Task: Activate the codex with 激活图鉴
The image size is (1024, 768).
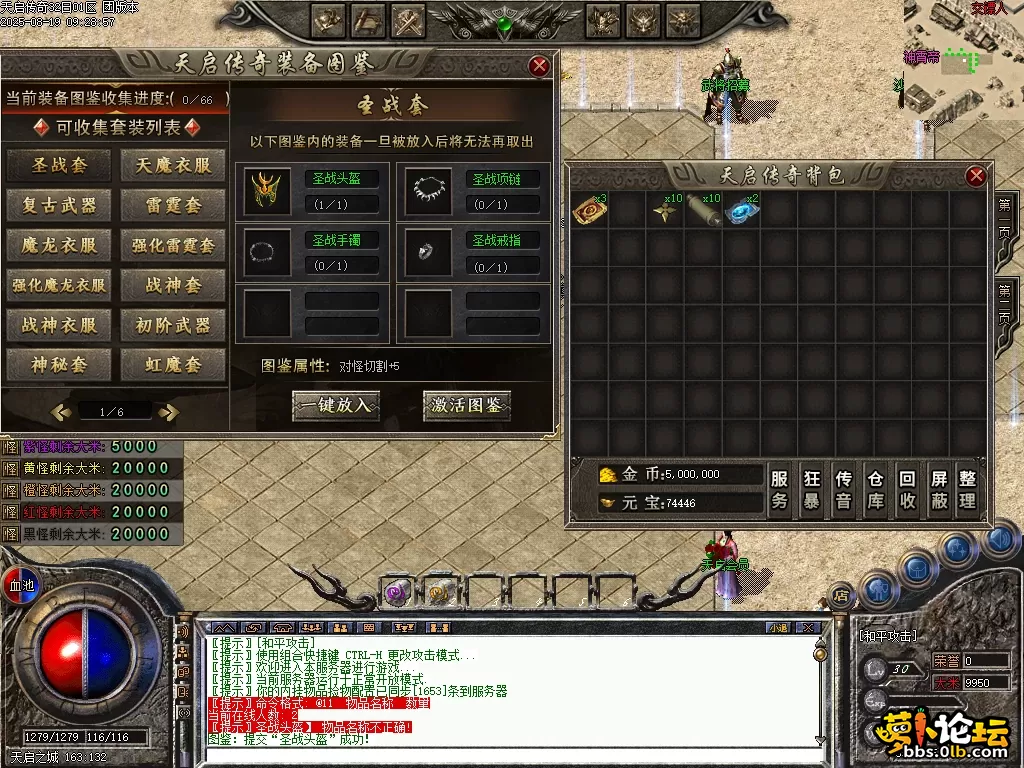Action: click(x=467, y=405)
